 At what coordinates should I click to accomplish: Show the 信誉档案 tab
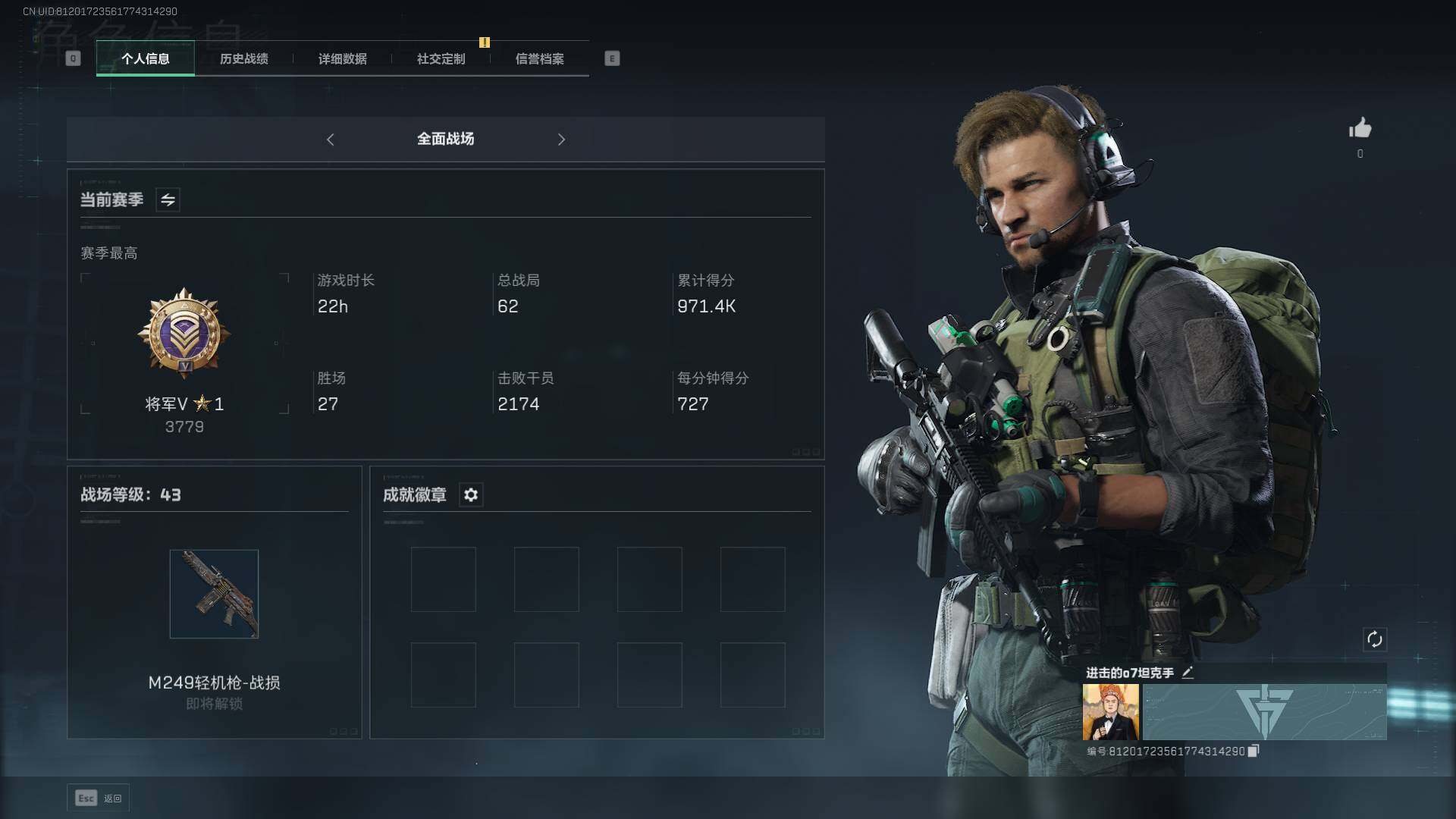(x=539, y=58)
